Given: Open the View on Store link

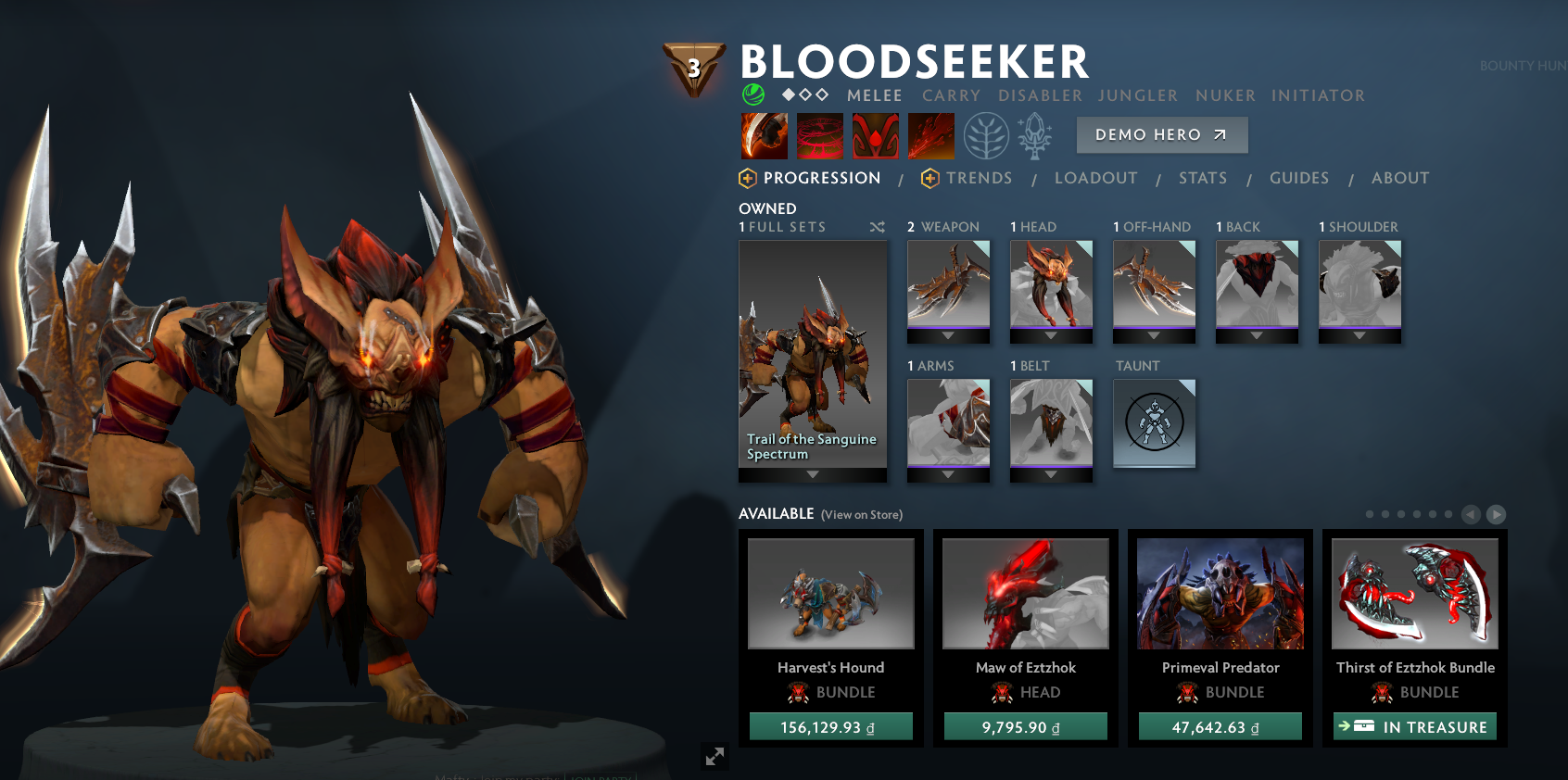Looking at the screenshot, I should (x=861, y=515).
